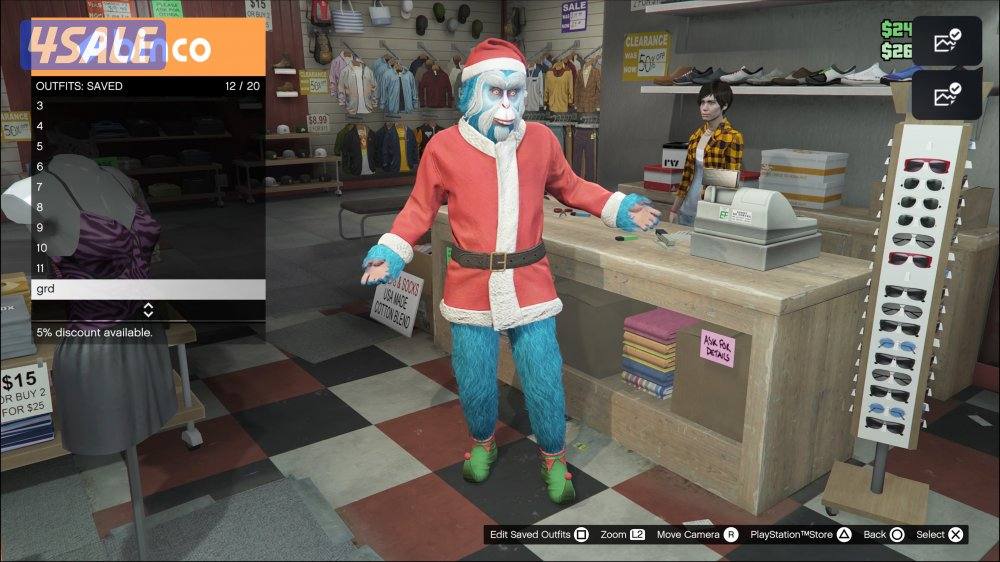
Task: Choose saved outfit 10
Action: click(148, 248)
